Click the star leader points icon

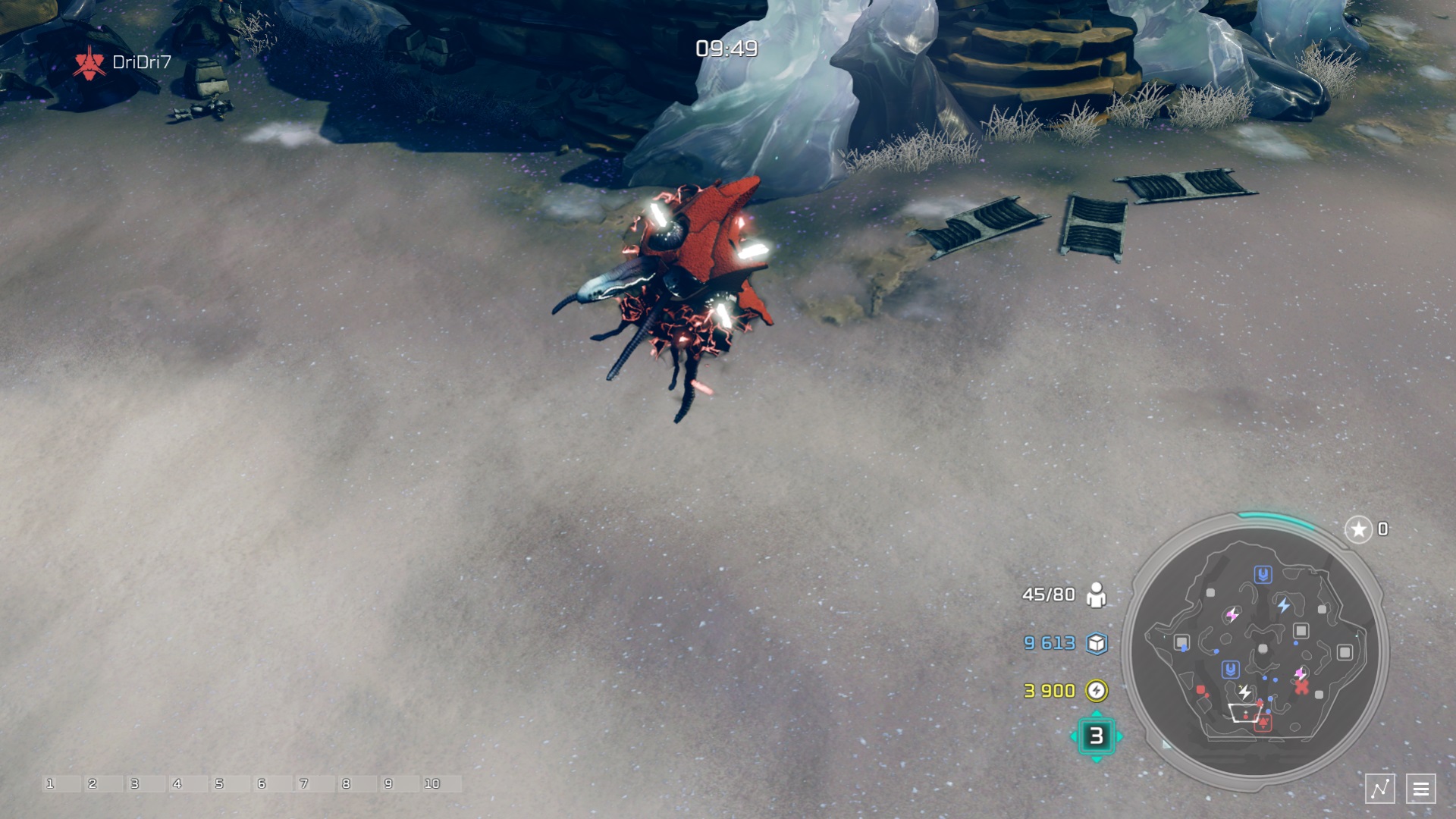click(1358, 529)
